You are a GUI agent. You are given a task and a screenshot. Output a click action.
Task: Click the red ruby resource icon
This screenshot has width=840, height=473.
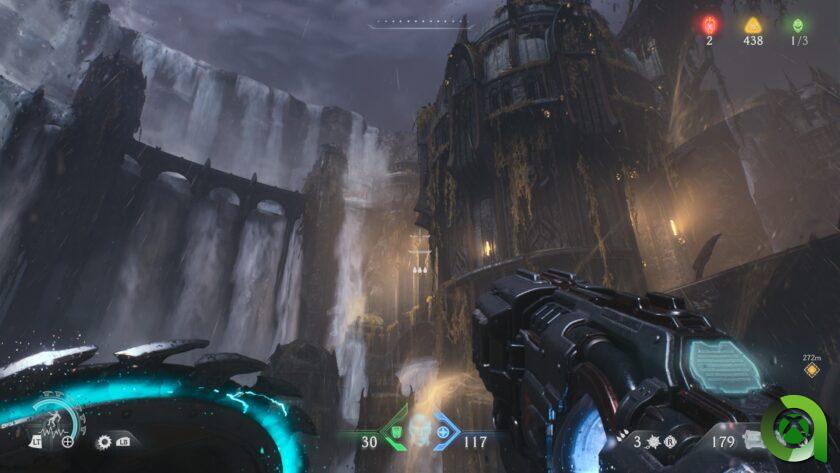pyautogui.click(x=711, y=25)
